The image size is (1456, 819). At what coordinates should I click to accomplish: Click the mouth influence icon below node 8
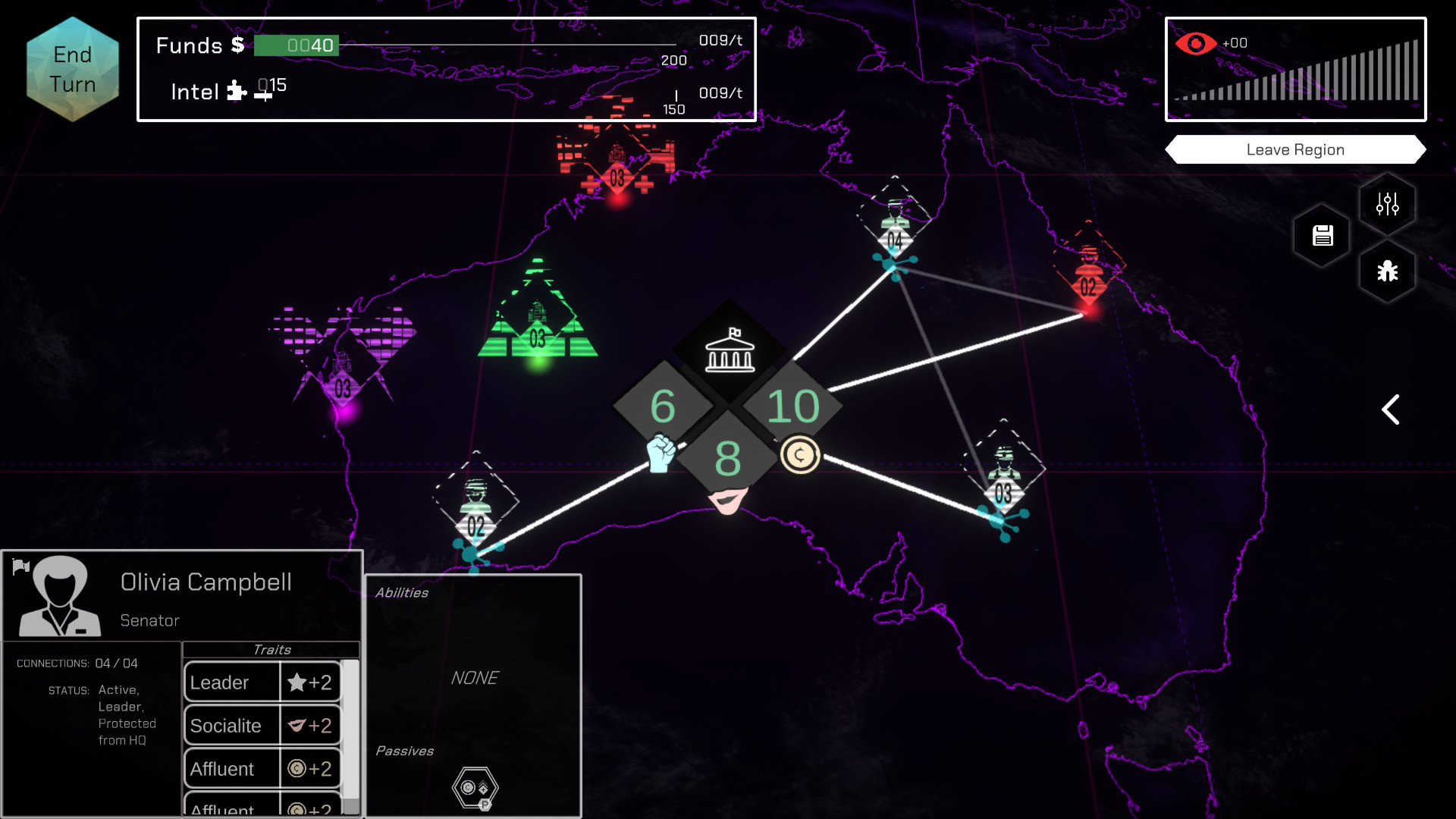pyautogui.click(x=726, y=500)
